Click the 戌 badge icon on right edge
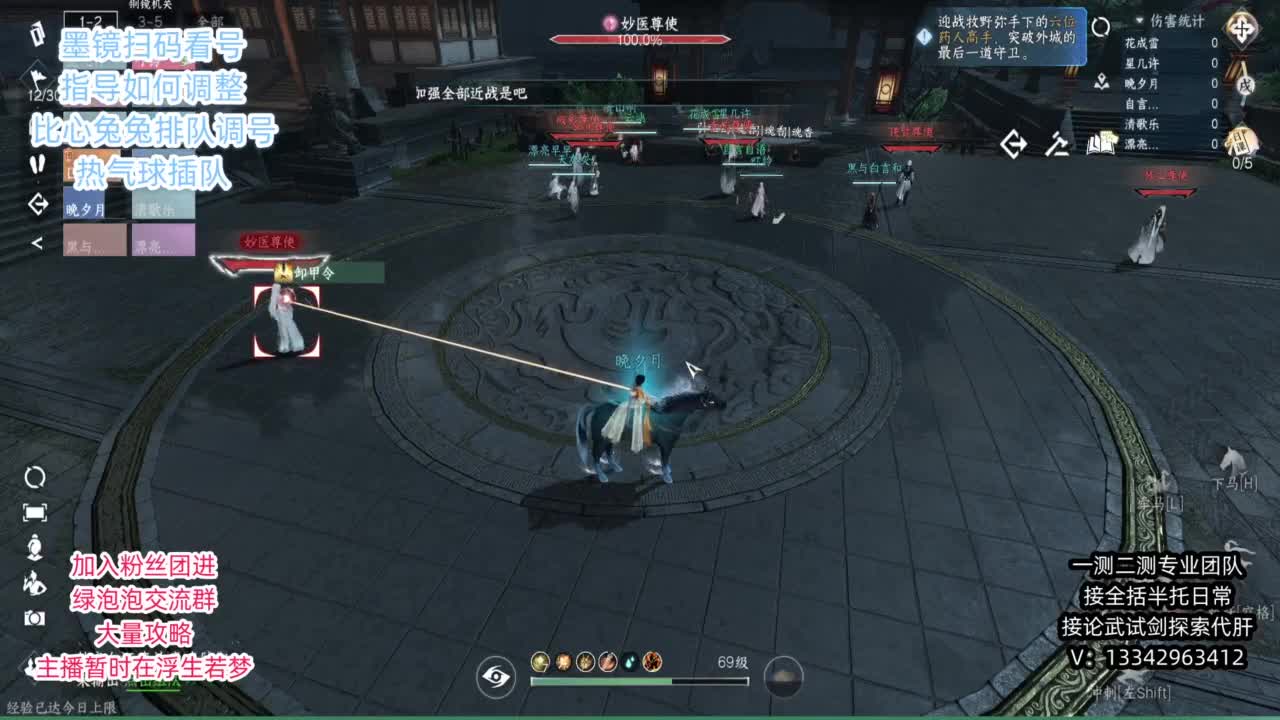The height and width of the screenshot is (720, 1280). pos(1245,87)
